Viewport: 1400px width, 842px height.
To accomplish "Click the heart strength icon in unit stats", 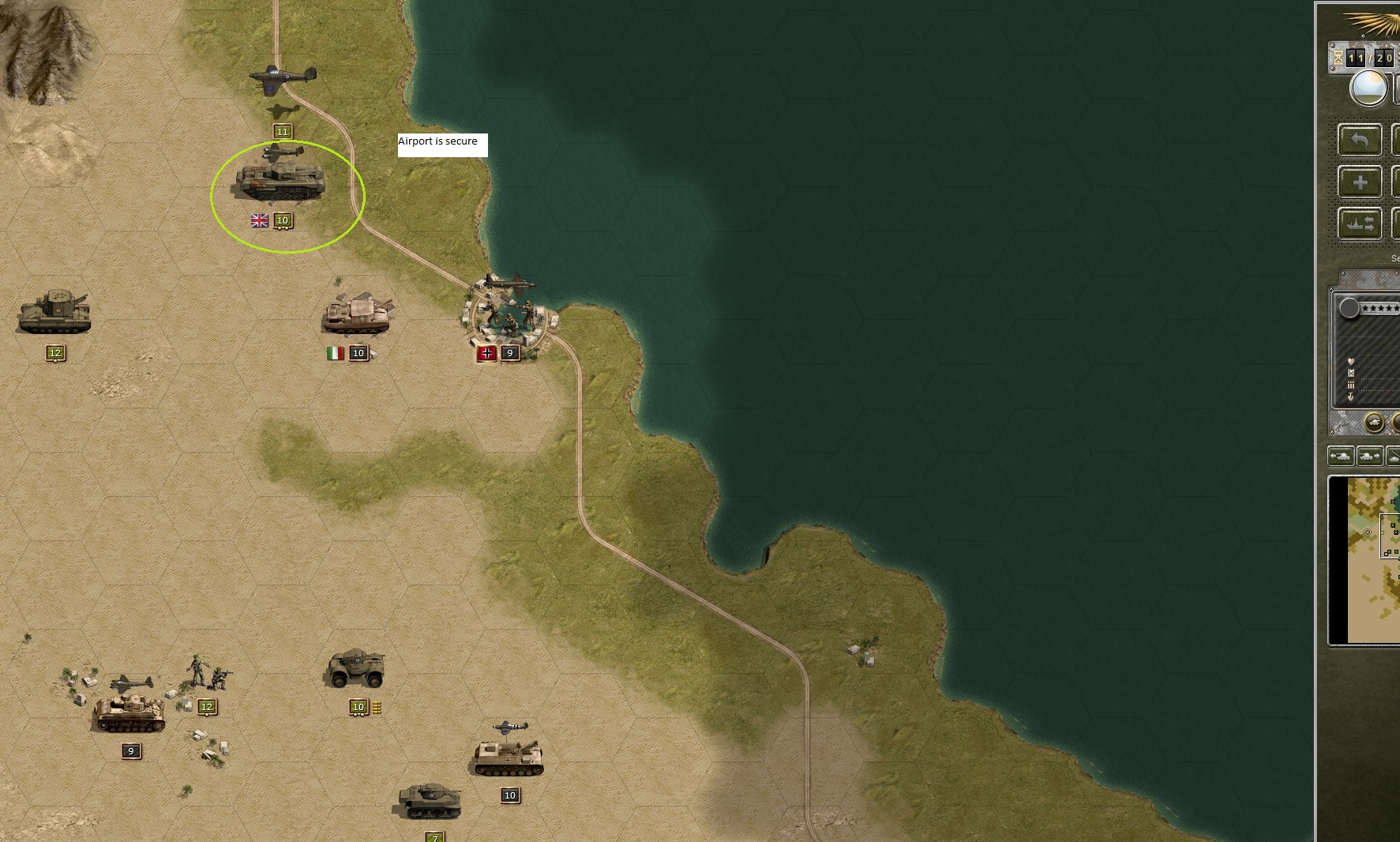I will 1350,362.
